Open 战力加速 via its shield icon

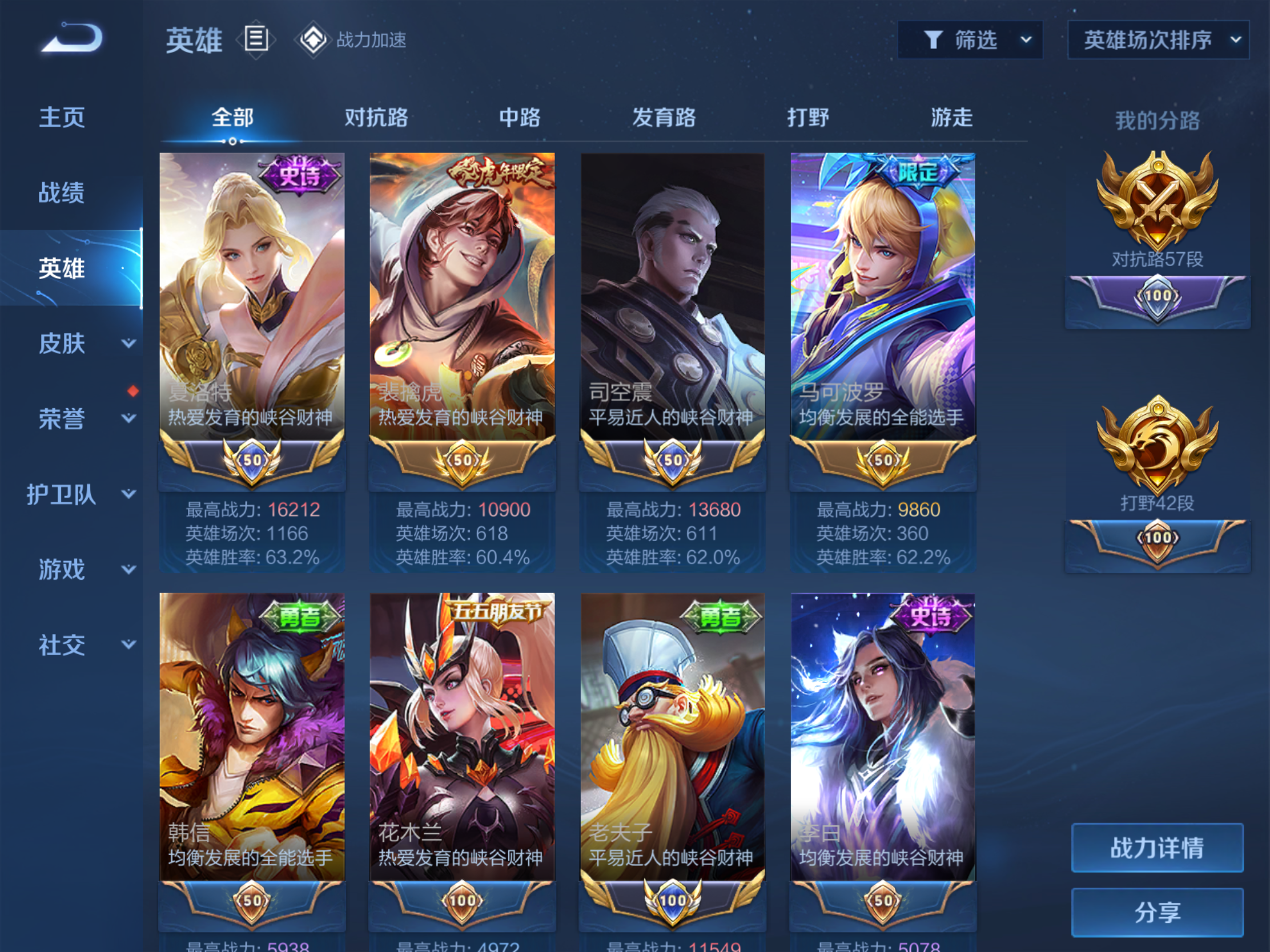pyautogui.click(x=313, y=39)
